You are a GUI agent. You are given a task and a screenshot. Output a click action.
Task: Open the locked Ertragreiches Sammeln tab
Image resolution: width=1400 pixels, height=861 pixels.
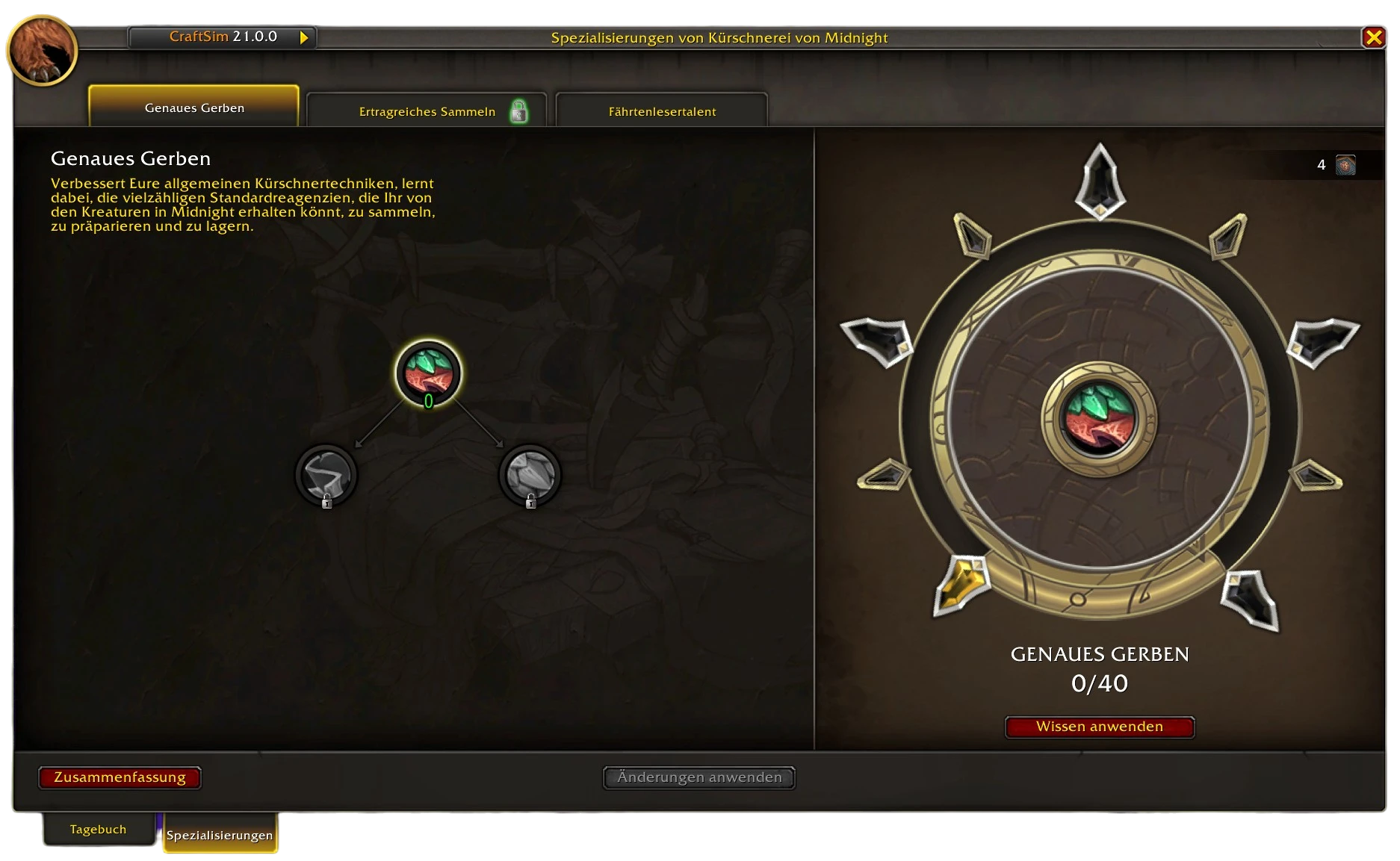point(427,111)
